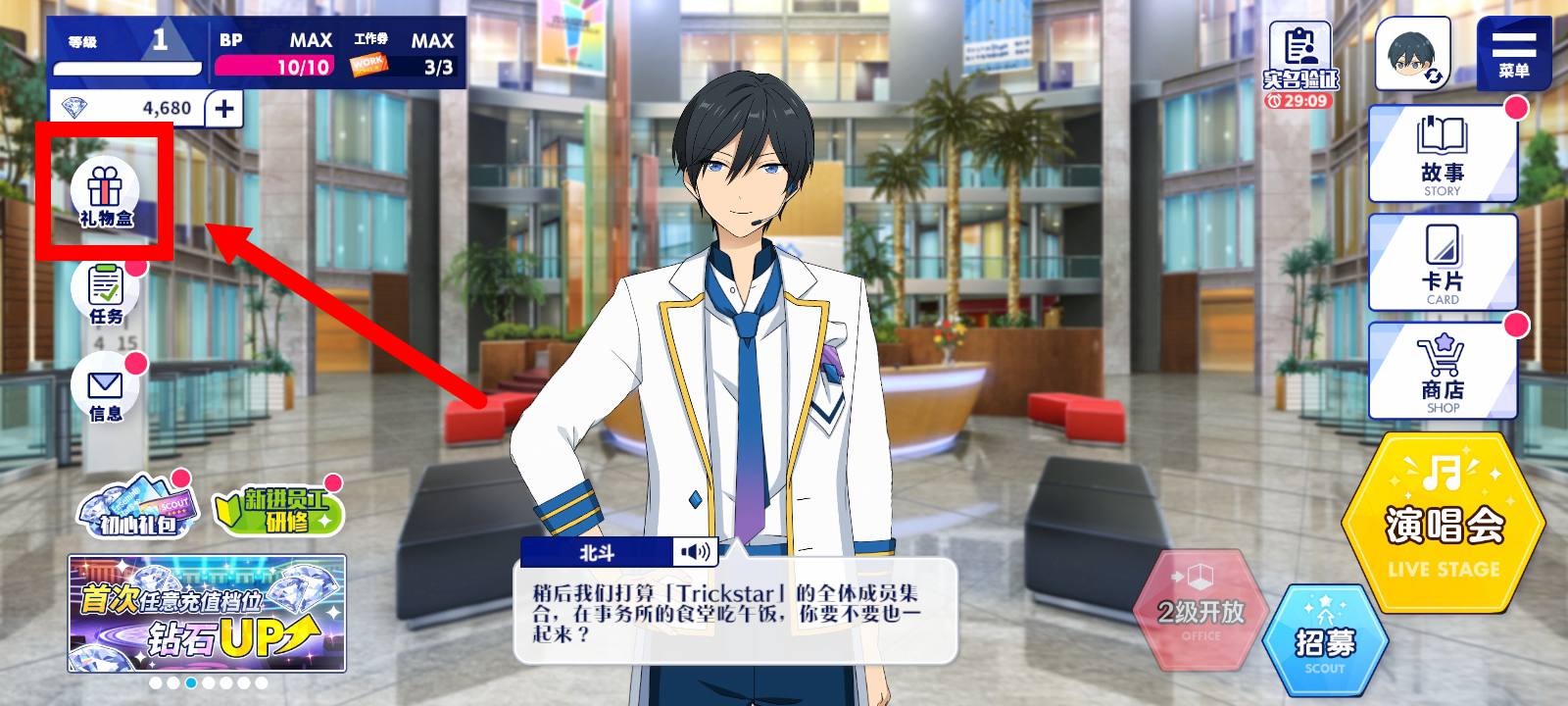Image resolution: width=1568 pixels, height=706 pixels.
Task: Open the 钻石UP first recharge banner
Action: coord(207,614)
